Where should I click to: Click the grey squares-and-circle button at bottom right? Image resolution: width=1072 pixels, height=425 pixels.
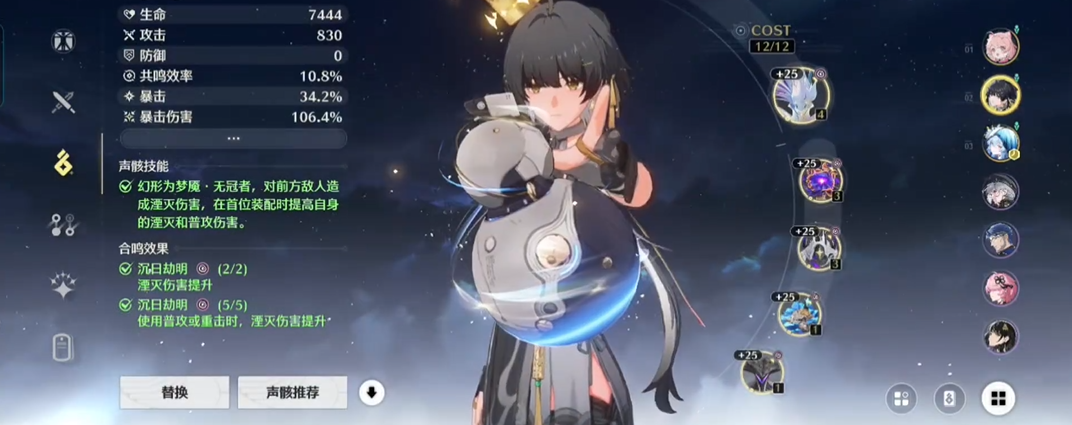[x=901, y=399]
